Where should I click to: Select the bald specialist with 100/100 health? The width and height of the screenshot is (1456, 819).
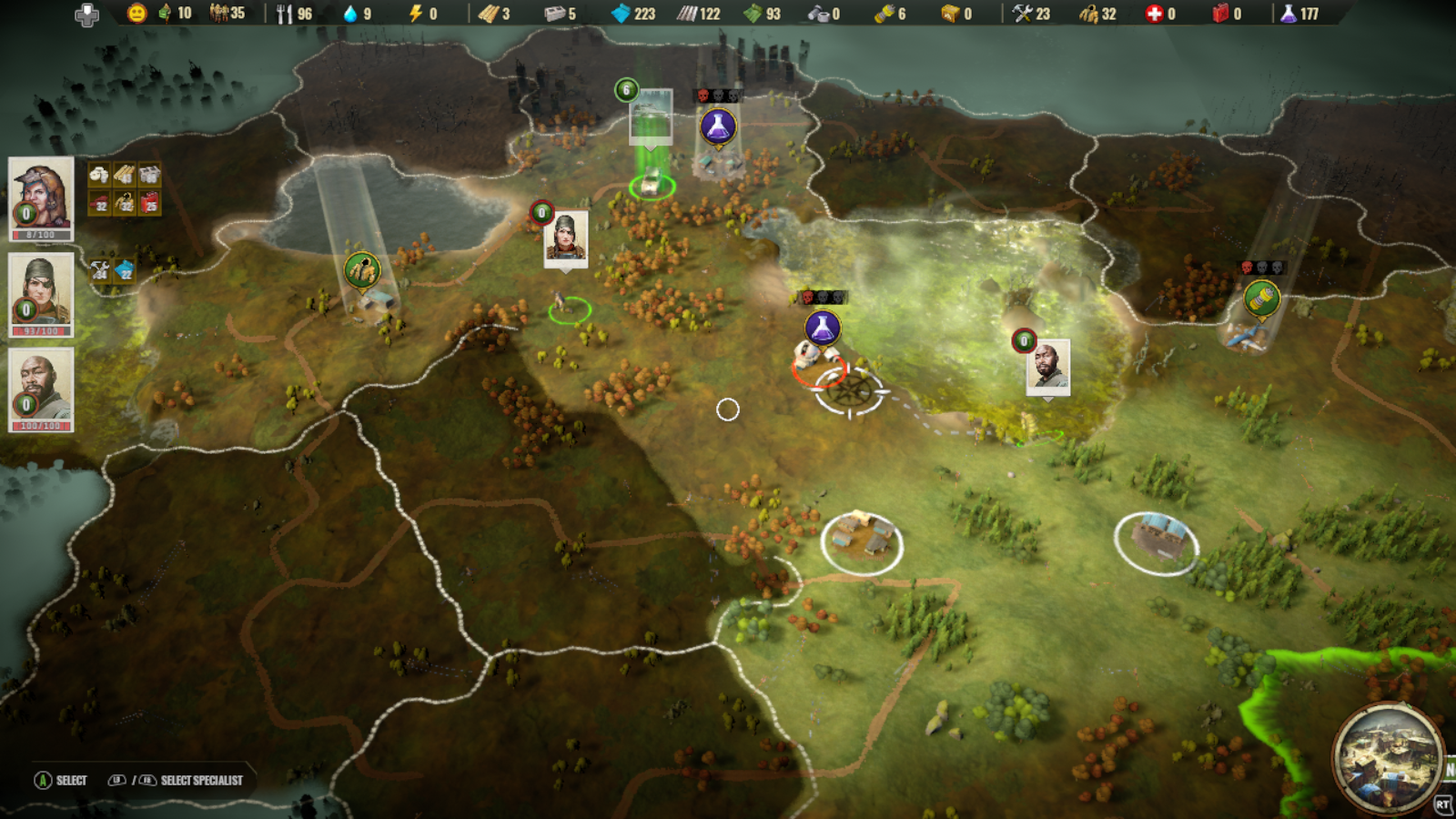tap(40, 382)
